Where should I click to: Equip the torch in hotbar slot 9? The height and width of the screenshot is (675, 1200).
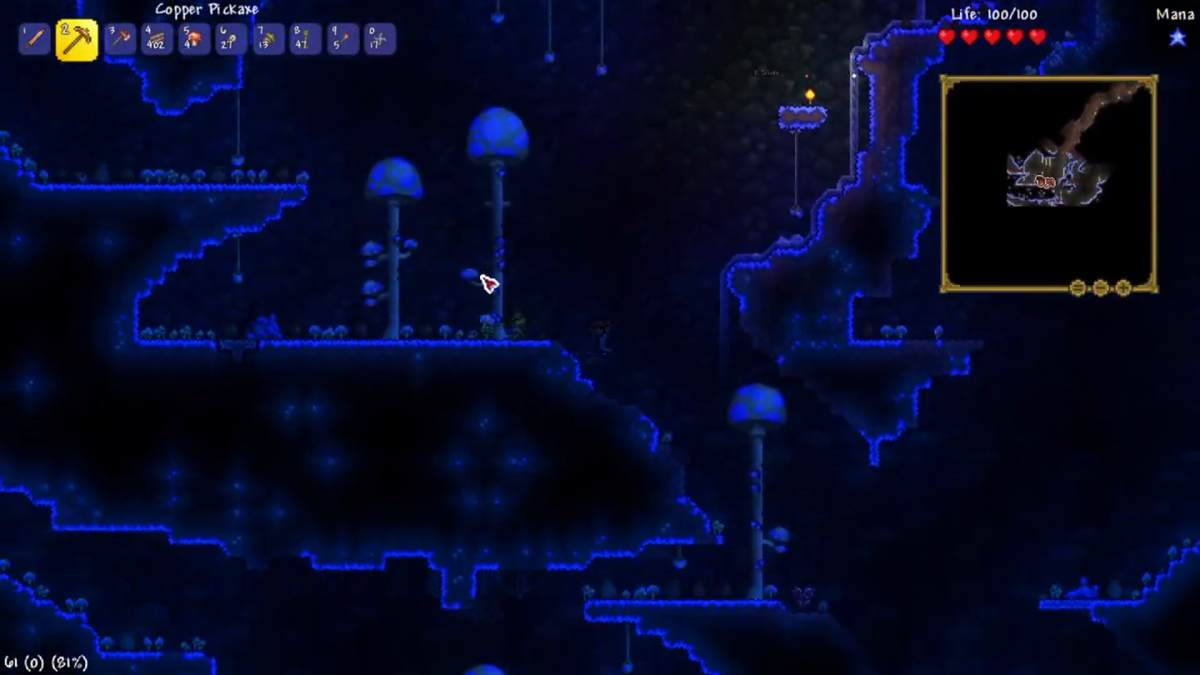tap(342, 40)
